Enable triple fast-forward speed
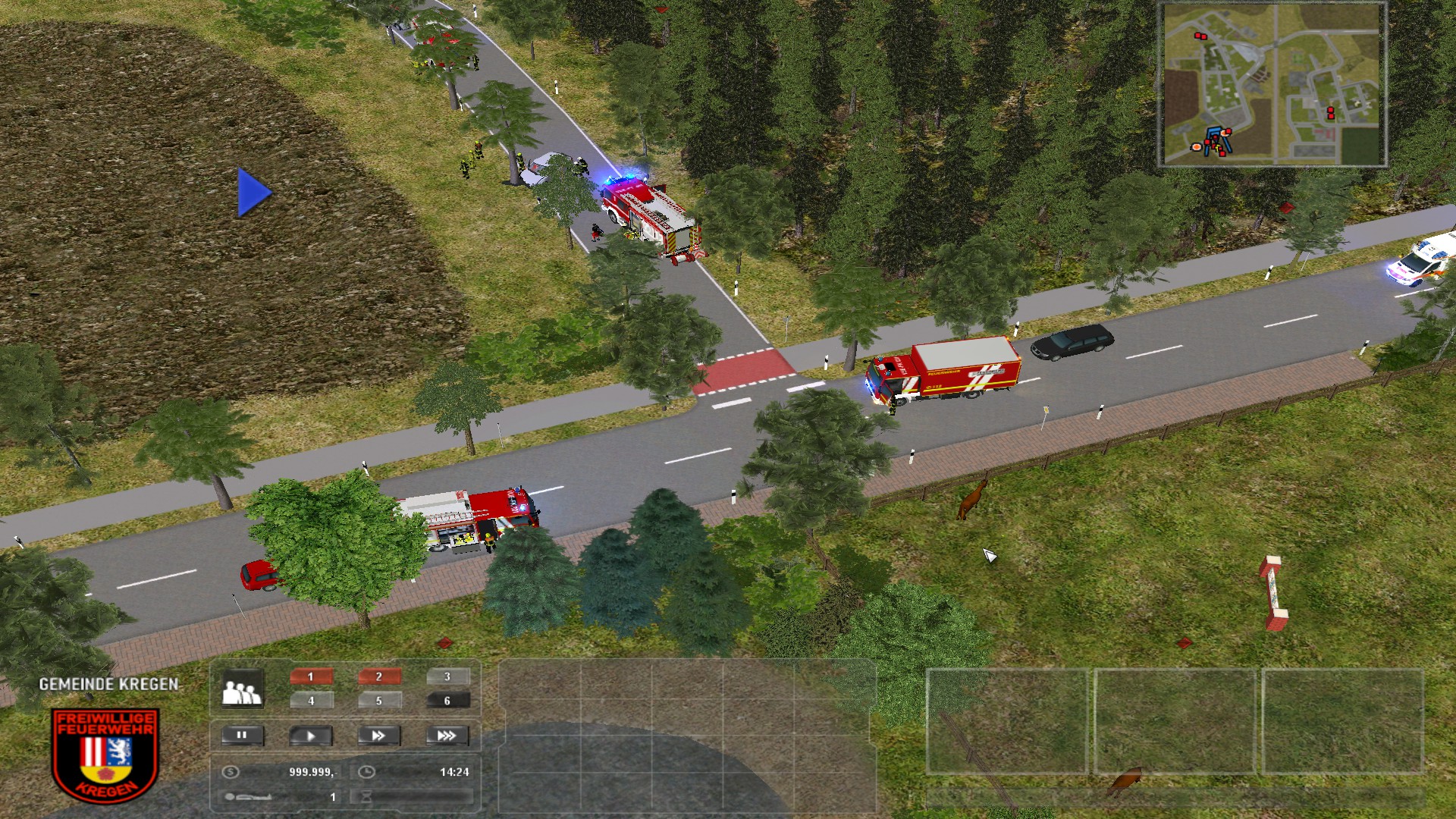This screenshot has width=1456, height=819. pyautogui.click(x=447, y=736)
